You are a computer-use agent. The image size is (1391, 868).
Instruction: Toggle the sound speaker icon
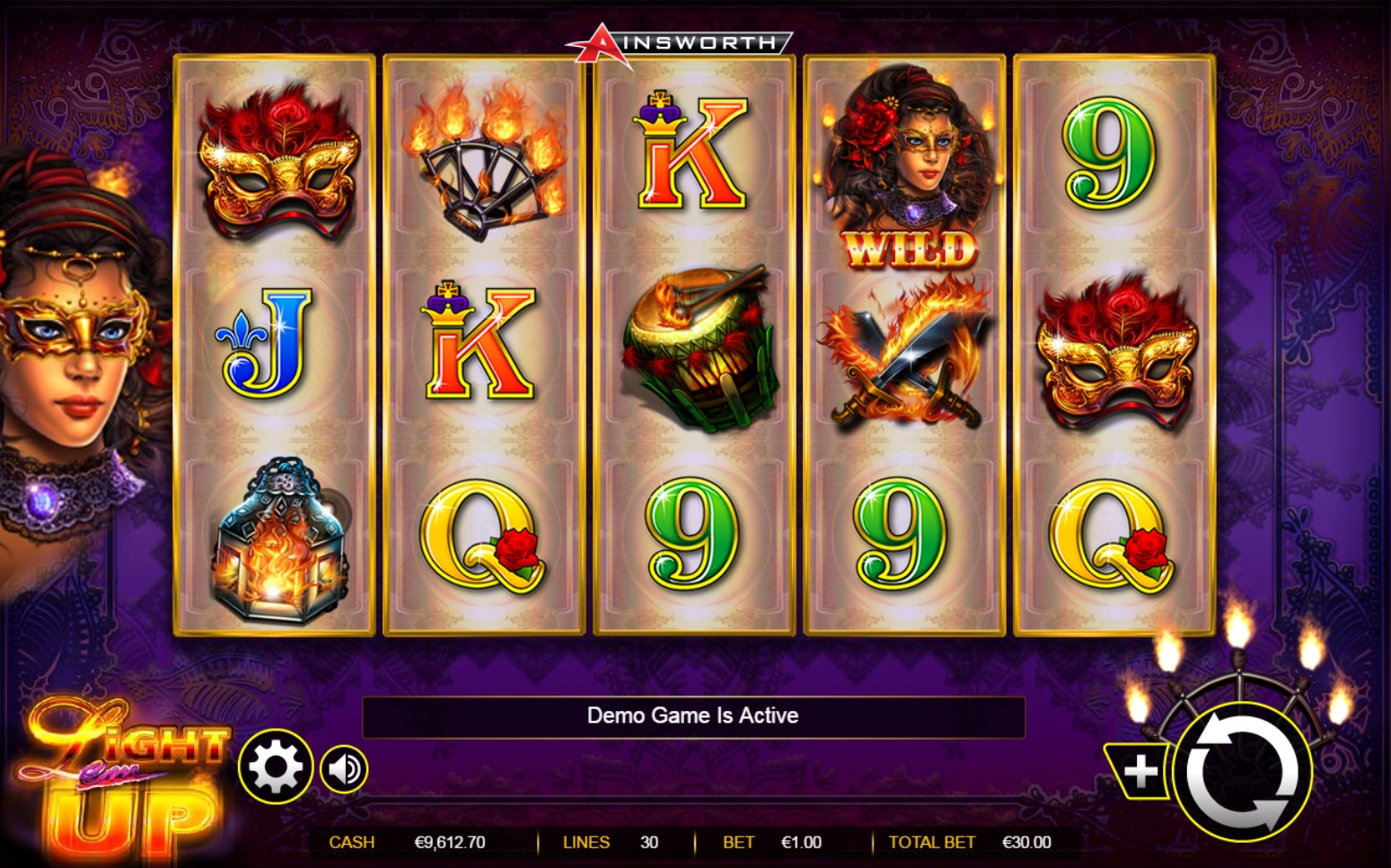344,769
